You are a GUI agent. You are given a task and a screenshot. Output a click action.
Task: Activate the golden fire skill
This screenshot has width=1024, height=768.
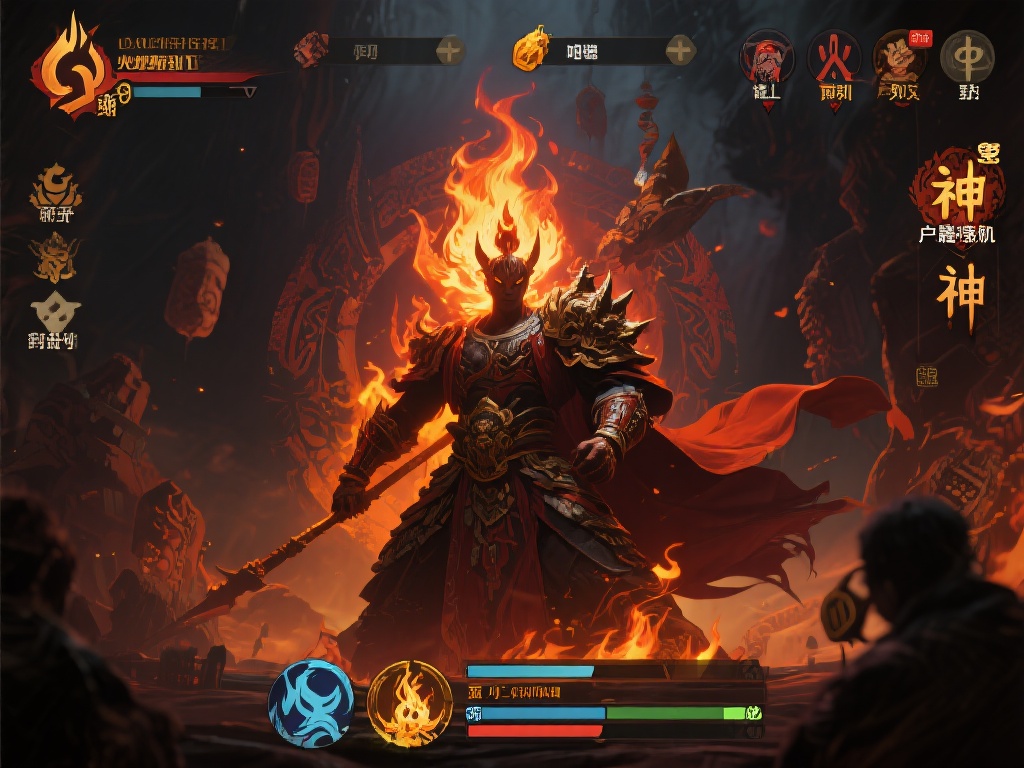click(409, 705)
